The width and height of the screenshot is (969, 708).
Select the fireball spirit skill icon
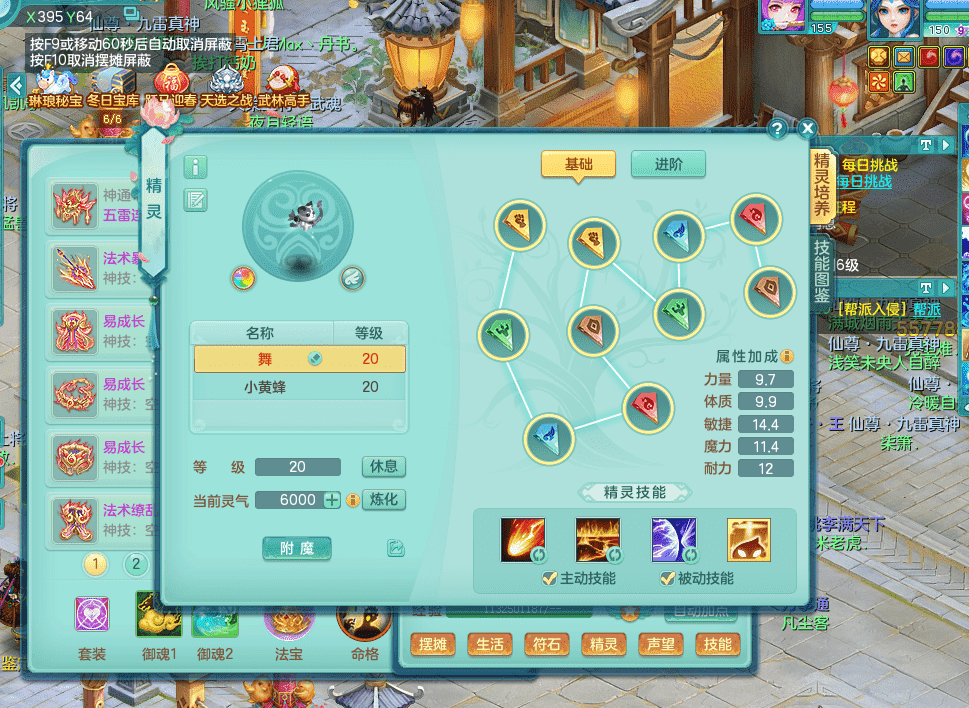coord(523,540)
